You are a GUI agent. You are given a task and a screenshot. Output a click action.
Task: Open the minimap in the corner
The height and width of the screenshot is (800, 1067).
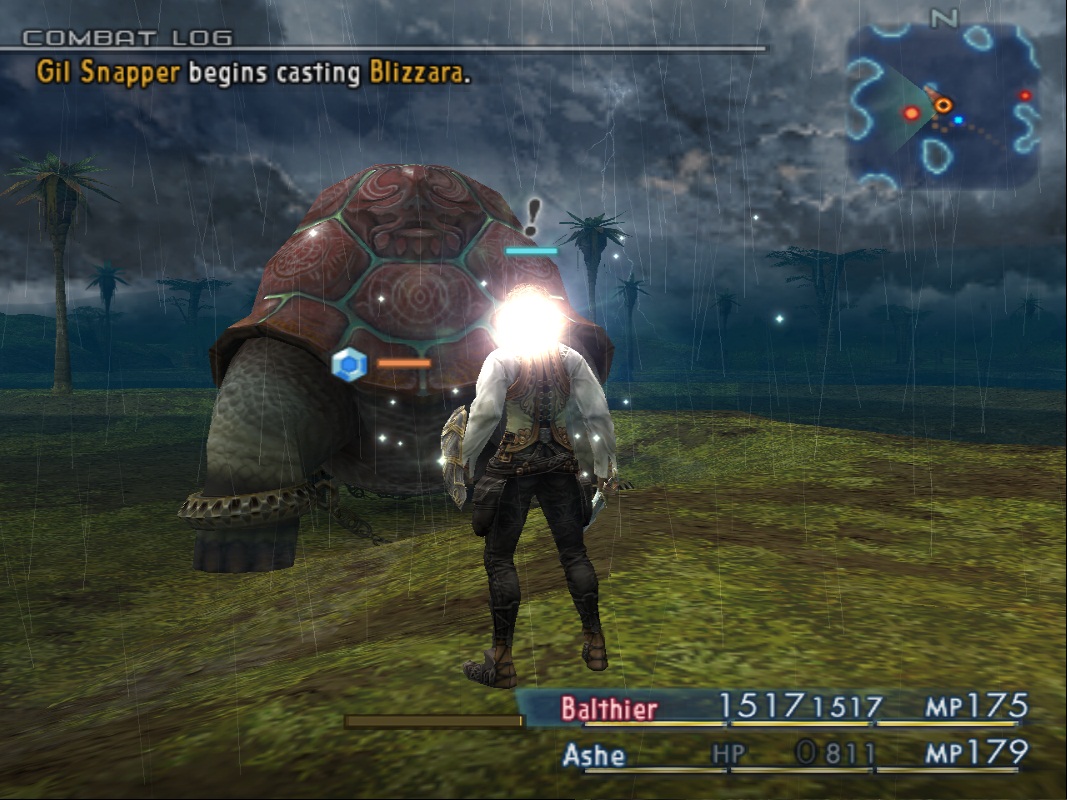(941, 106)
